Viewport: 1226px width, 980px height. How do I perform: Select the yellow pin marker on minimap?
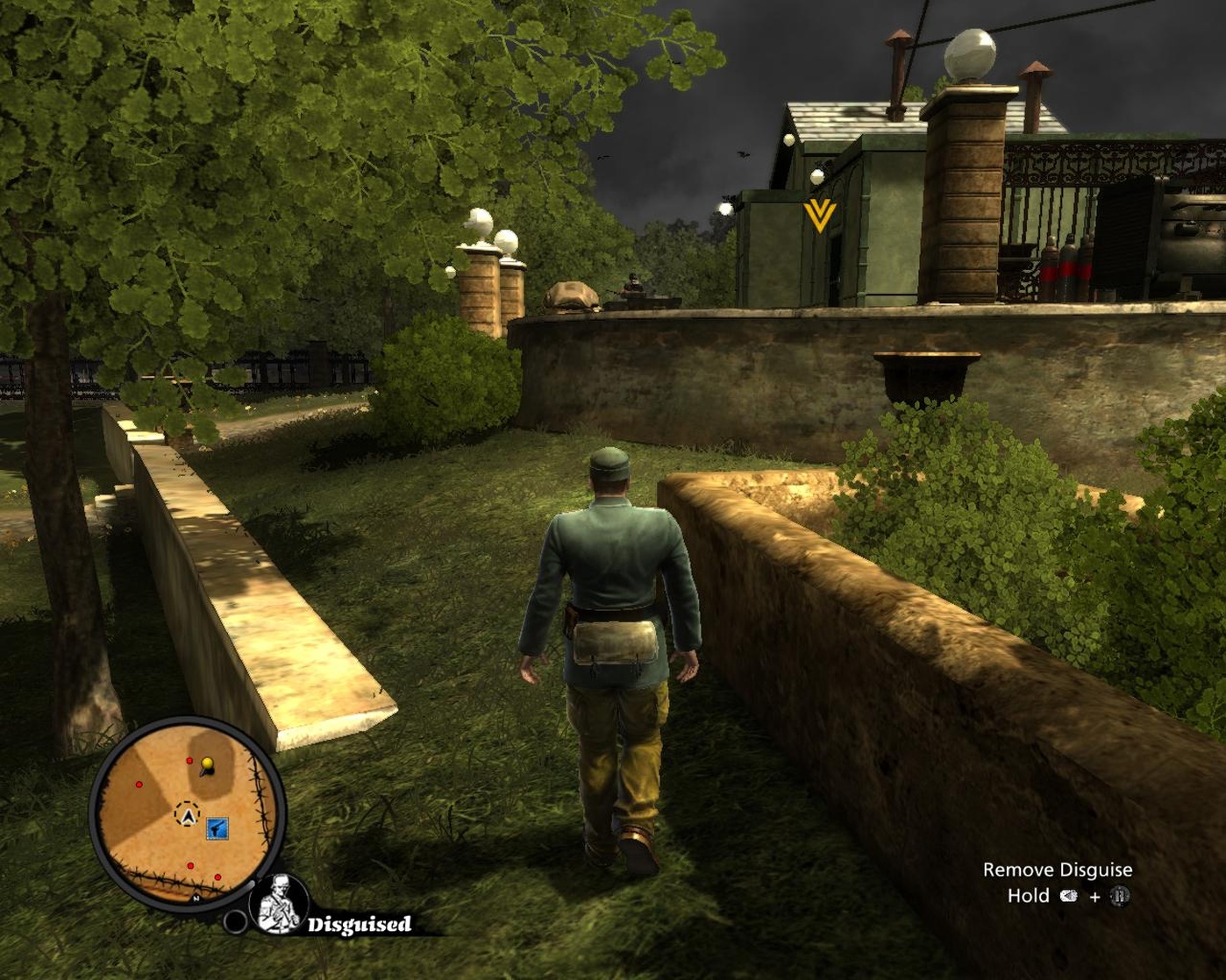click(207, 765)
